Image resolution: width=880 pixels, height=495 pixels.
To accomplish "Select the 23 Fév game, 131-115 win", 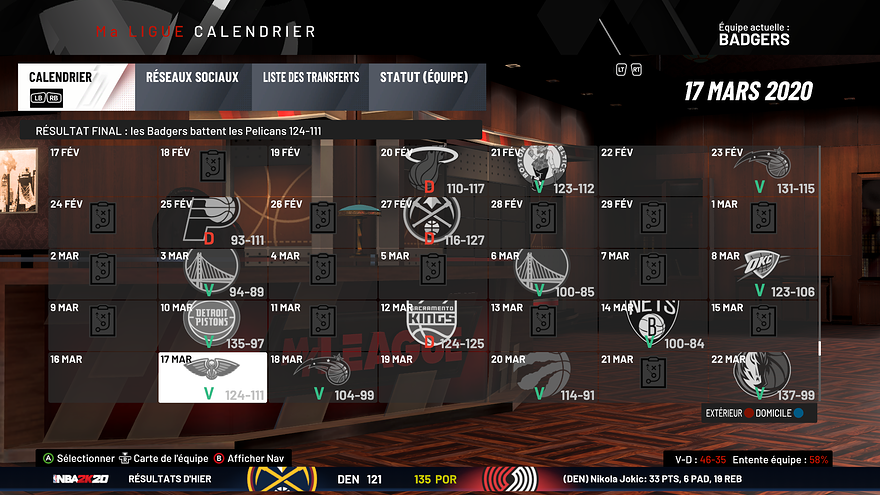I will tap(762, 168).
